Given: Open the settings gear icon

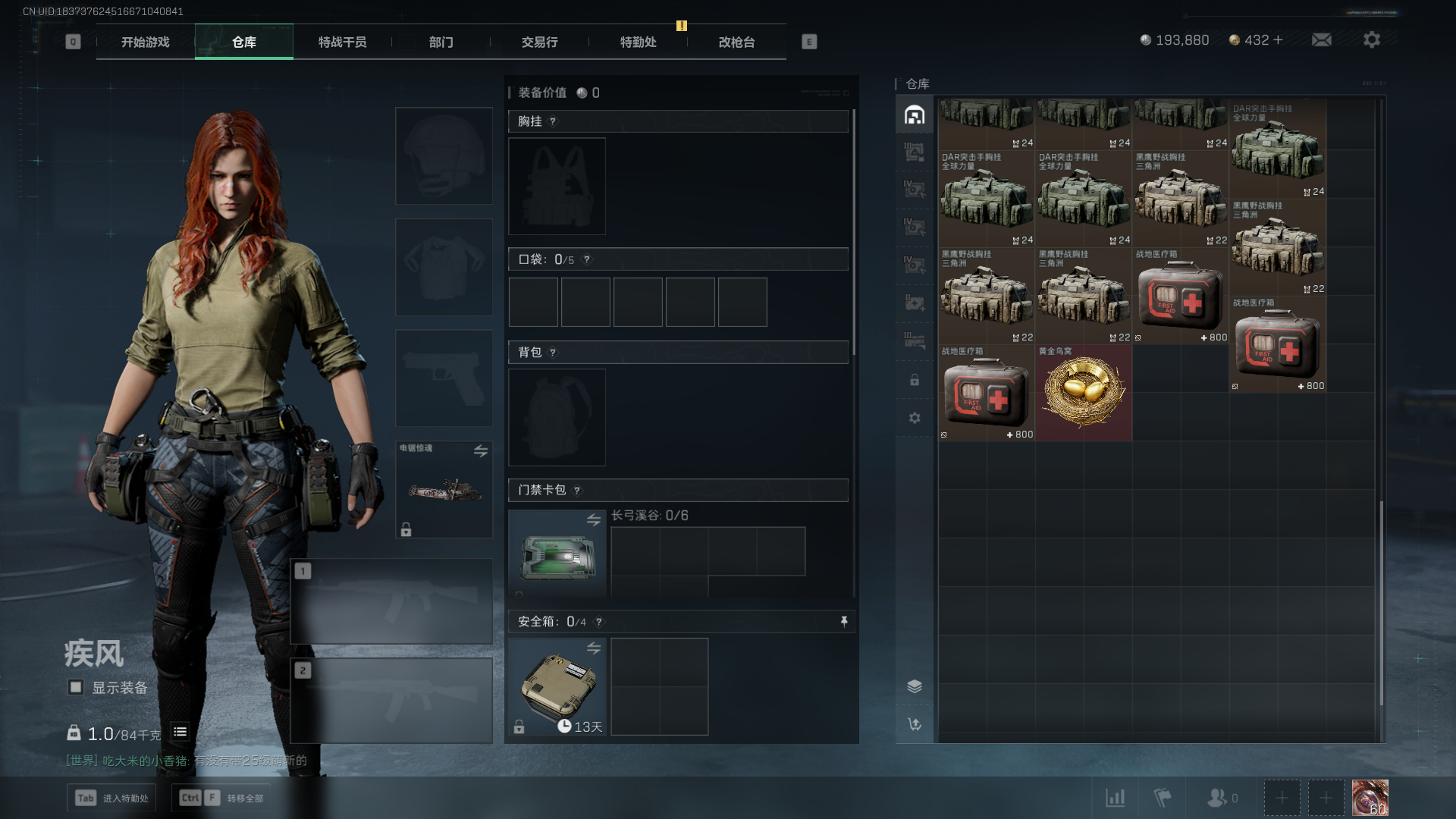Looking at the screenshot, I should coord(1372,39).
